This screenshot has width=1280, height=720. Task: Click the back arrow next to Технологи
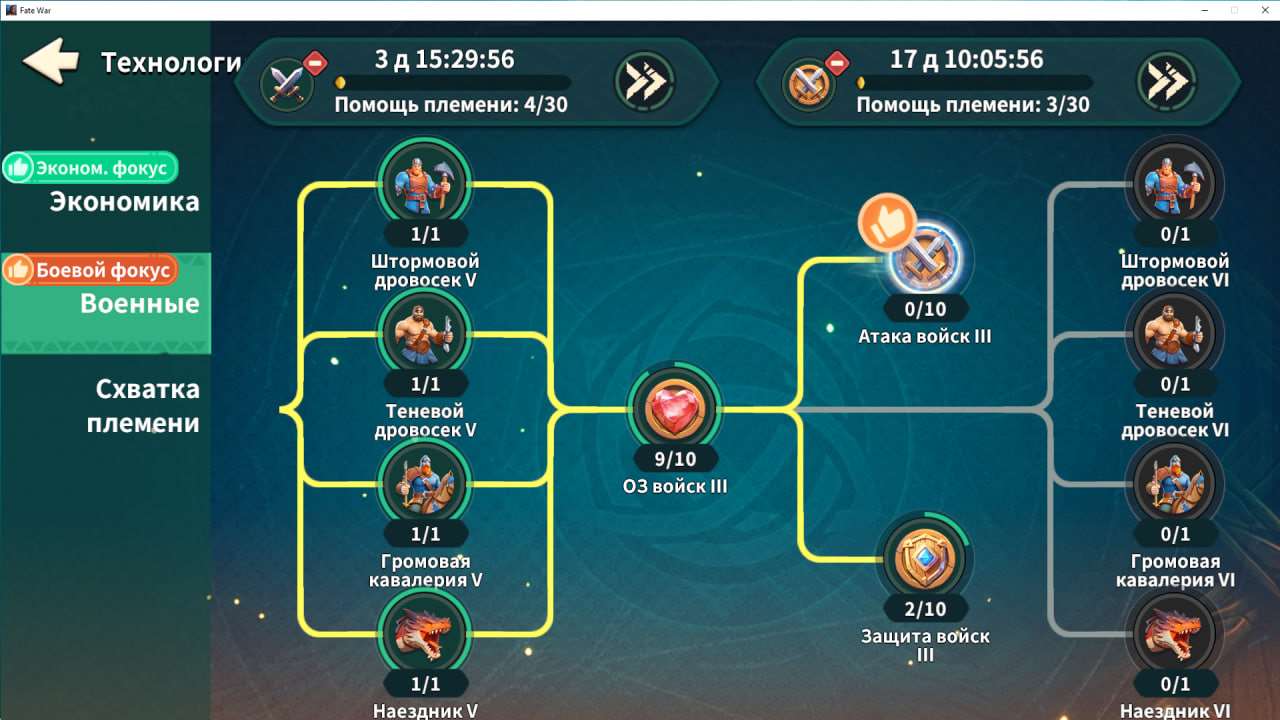pyautogui.click(x=48, y=61)
